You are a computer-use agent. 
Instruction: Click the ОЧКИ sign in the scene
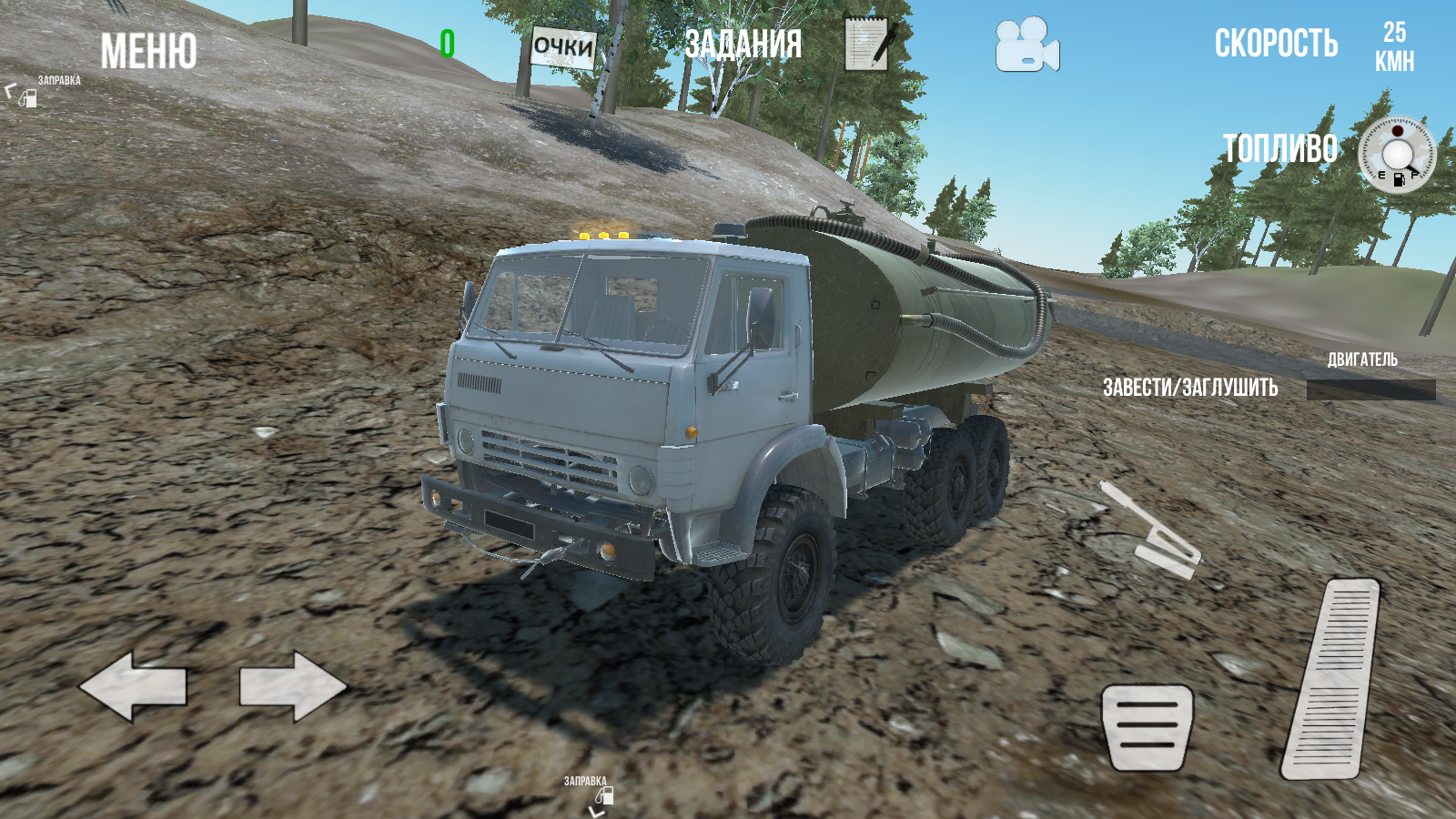tap(561, 46)
